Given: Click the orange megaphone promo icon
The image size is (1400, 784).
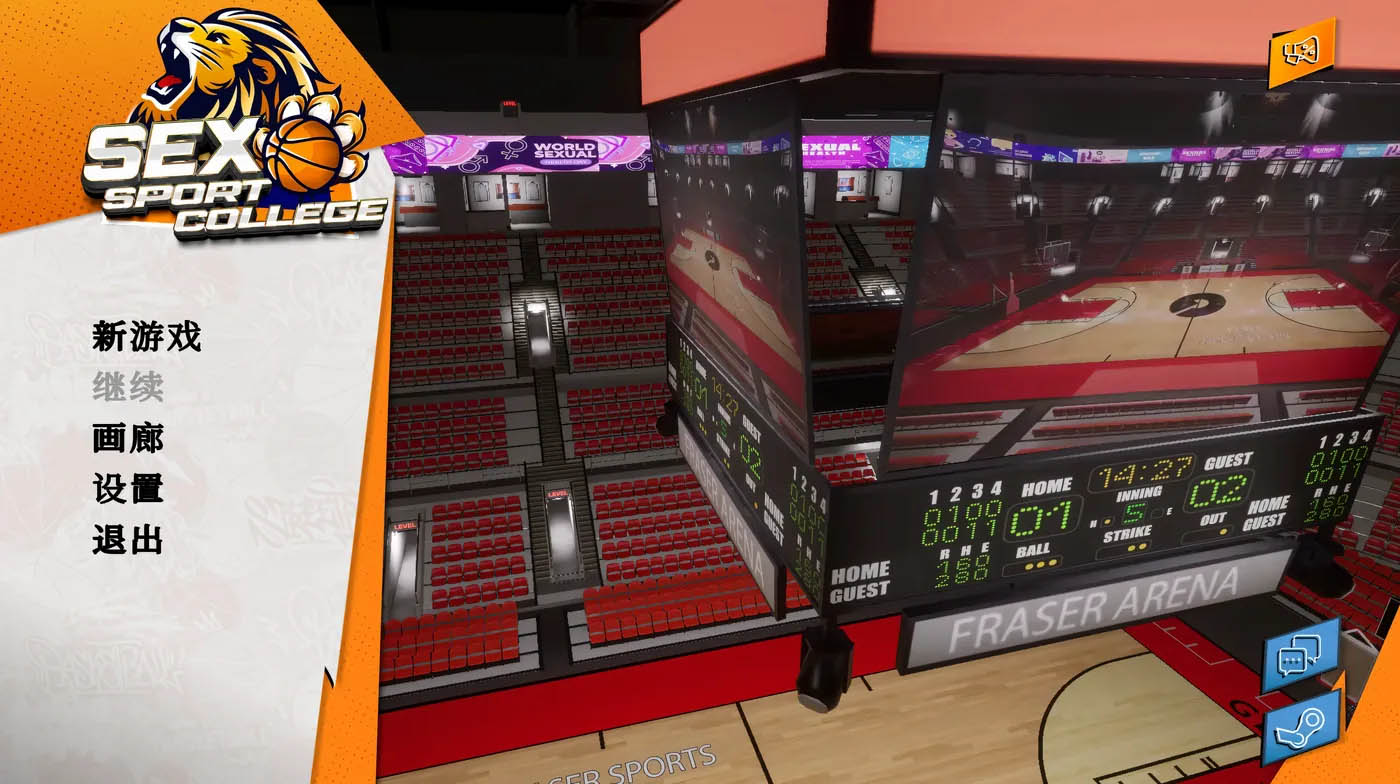Looking at the screenshot, I should 1301,52.
